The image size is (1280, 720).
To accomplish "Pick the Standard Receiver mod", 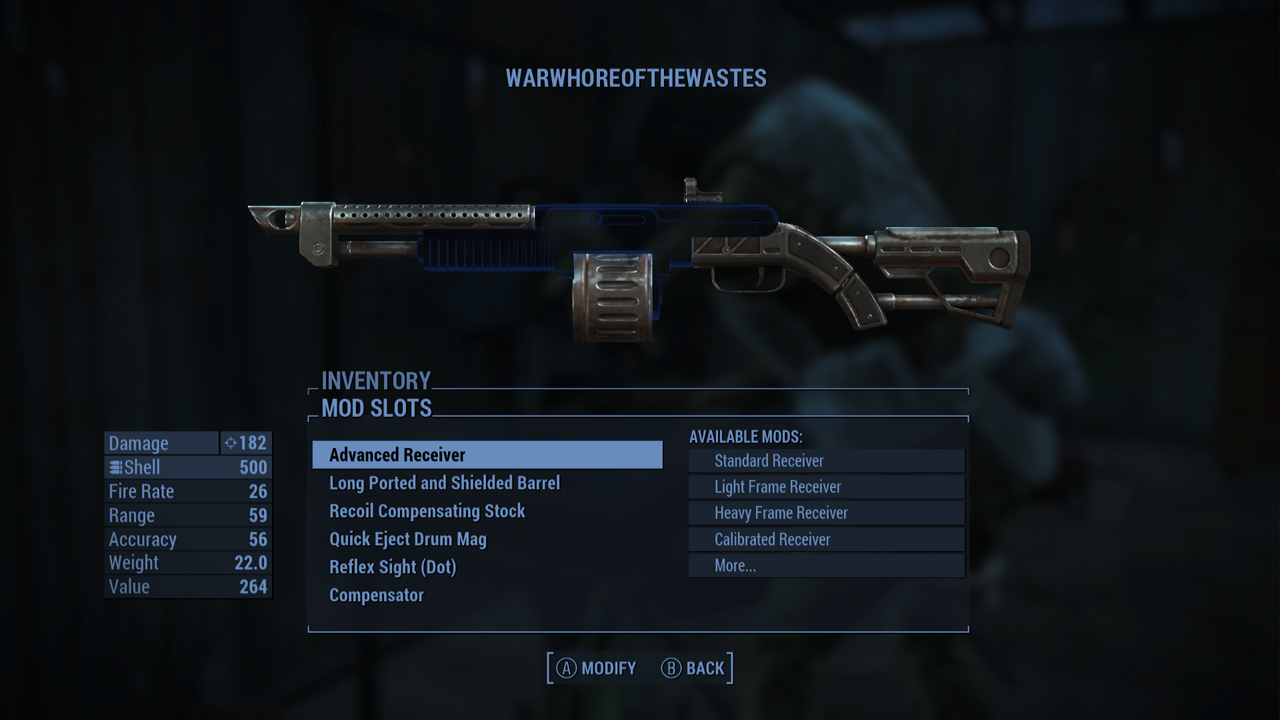I will pos(826,461).
